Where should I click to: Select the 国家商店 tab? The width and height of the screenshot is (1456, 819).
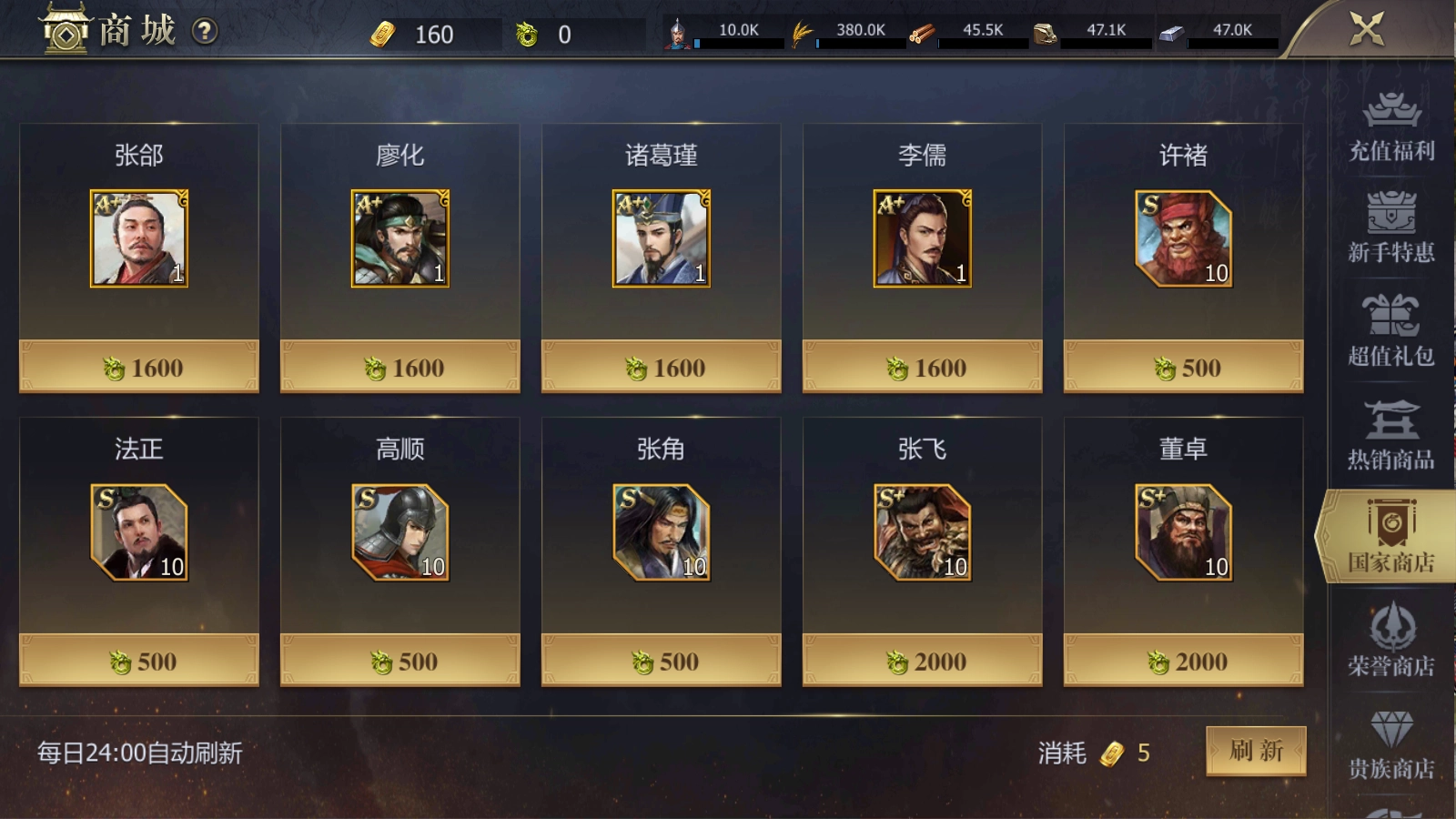tap(1391, 538)
